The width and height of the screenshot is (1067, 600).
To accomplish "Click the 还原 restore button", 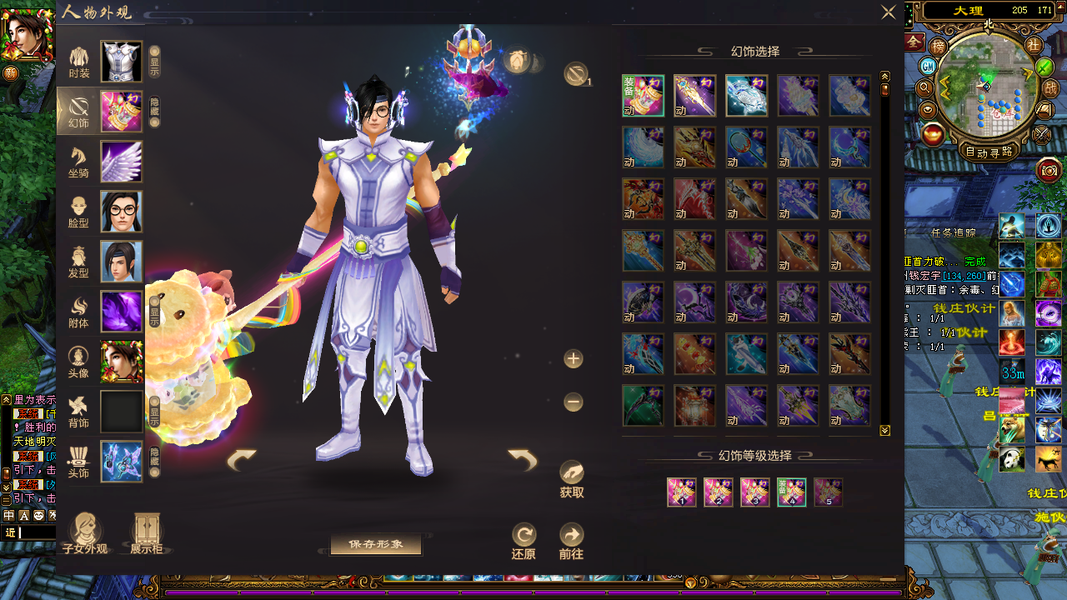I will click(524, 541).
